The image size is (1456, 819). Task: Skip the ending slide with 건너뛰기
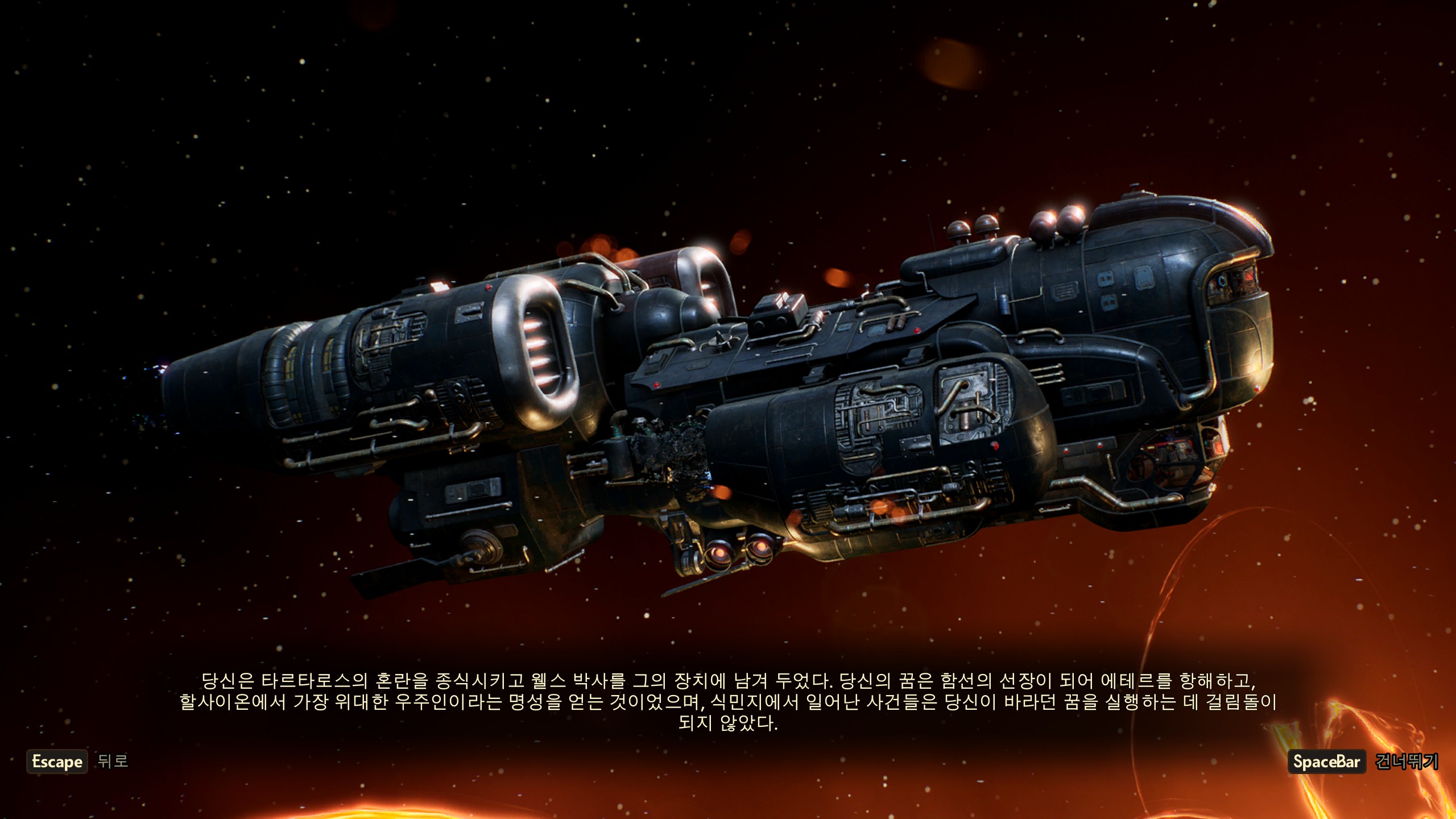click(1406, 762)
